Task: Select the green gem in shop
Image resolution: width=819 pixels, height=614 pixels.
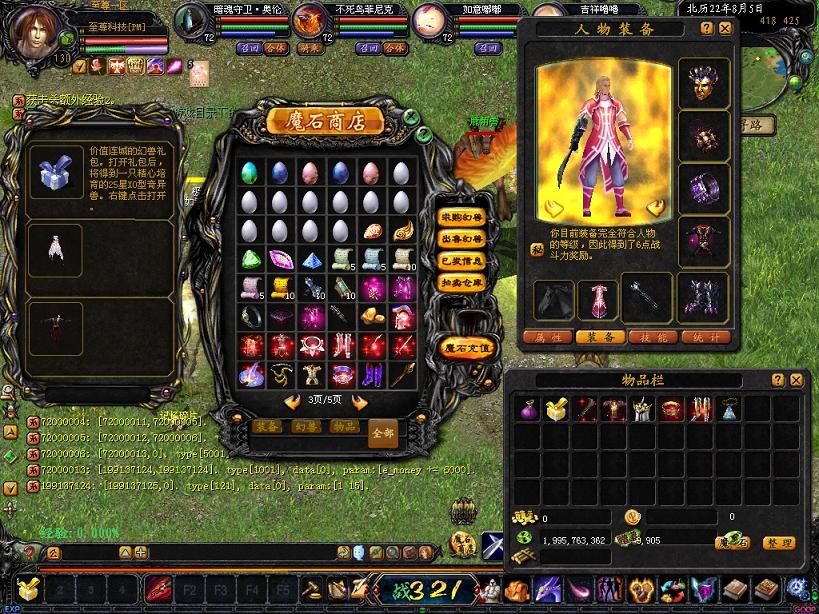Action: click(x=252, y=259)
